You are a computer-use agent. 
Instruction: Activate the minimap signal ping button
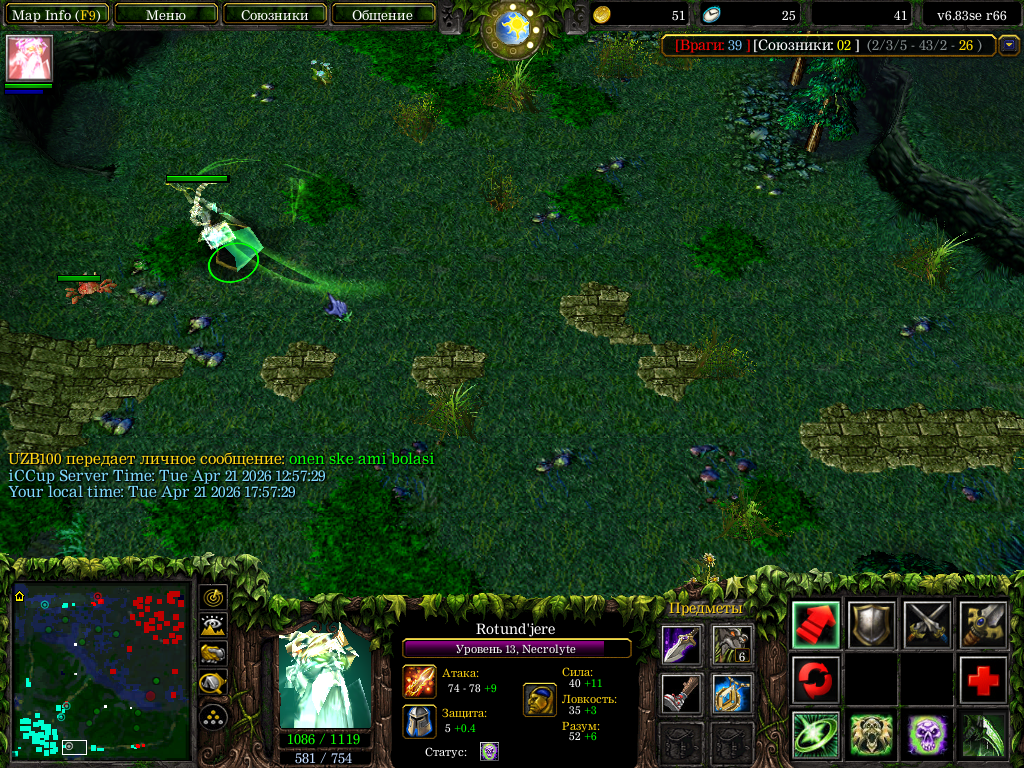click(x=214, y=598)
